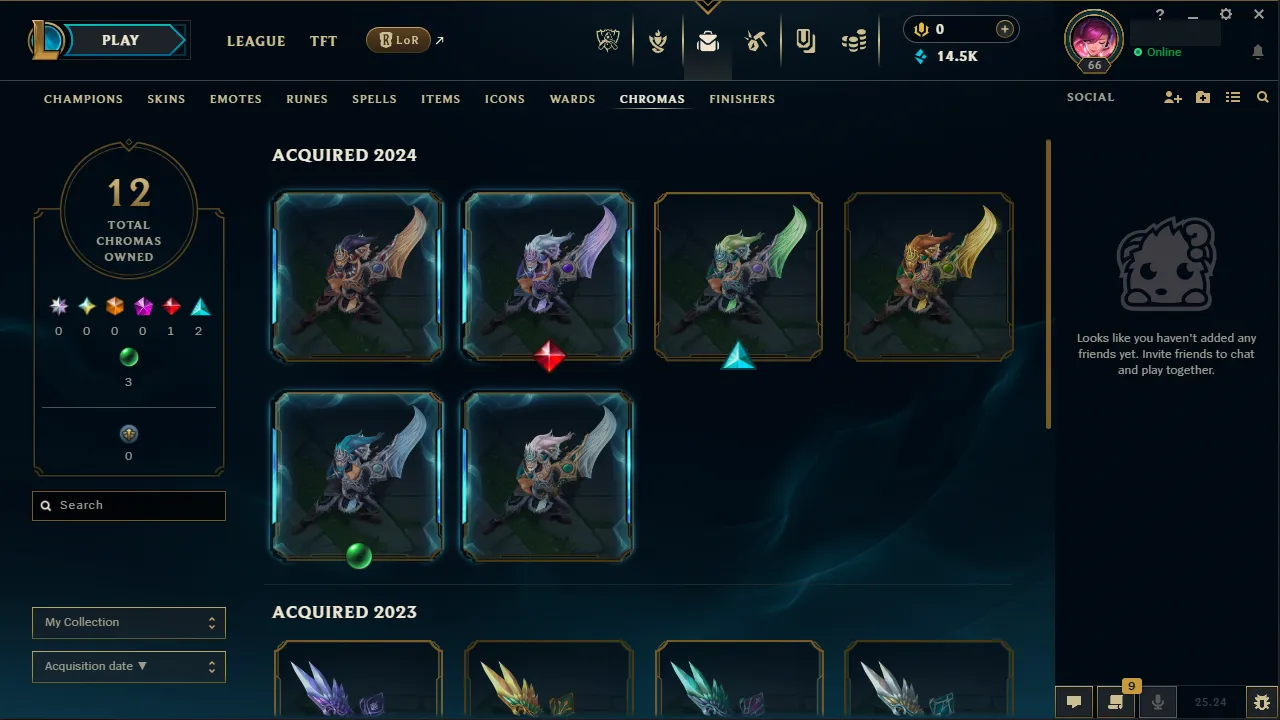This screenshot has width=1280, height=720.
Task: Click the chroma Search input field
Action: (x=128, y=505)
